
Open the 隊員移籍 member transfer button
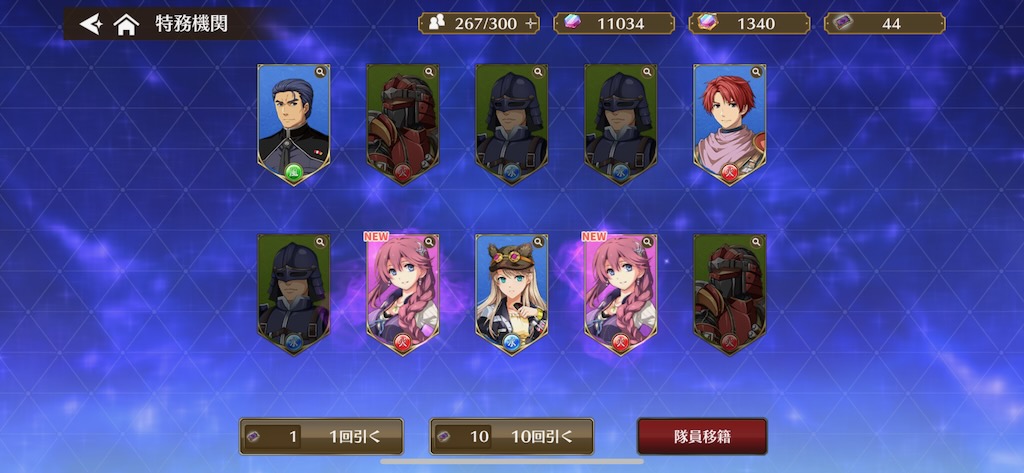coord(702,436)
